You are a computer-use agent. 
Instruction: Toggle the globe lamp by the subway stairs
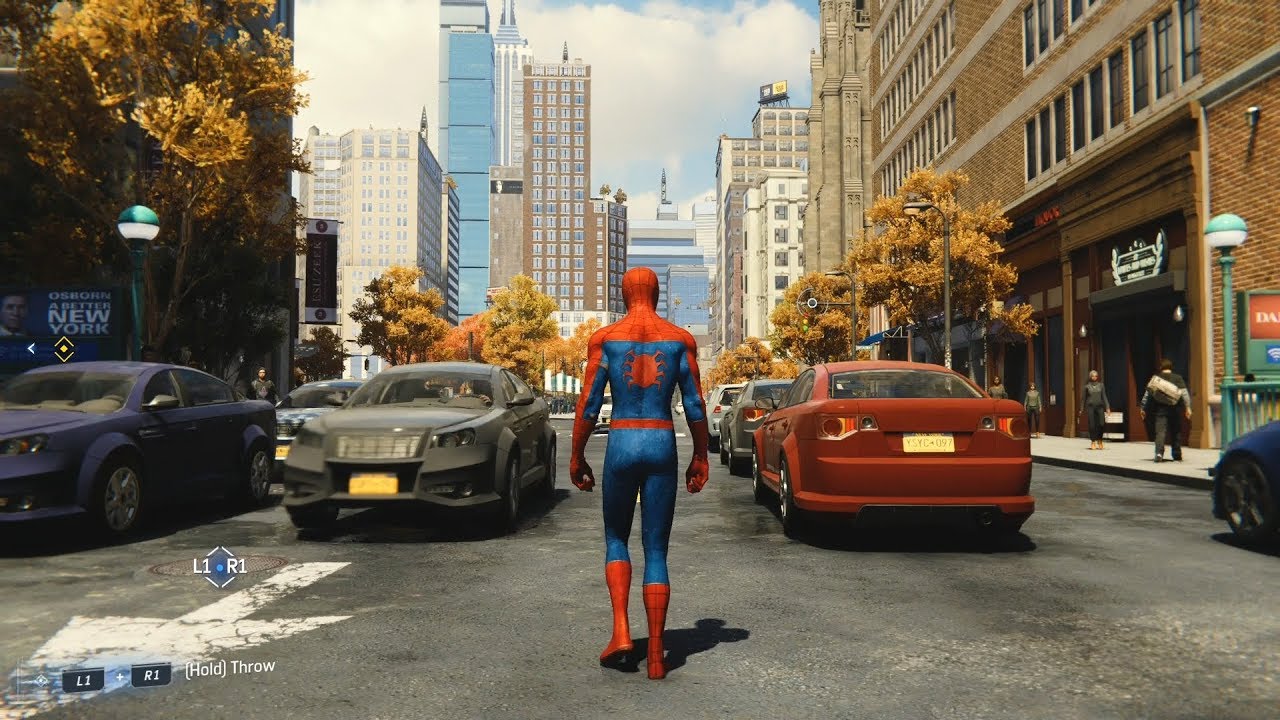(1224, 230)
